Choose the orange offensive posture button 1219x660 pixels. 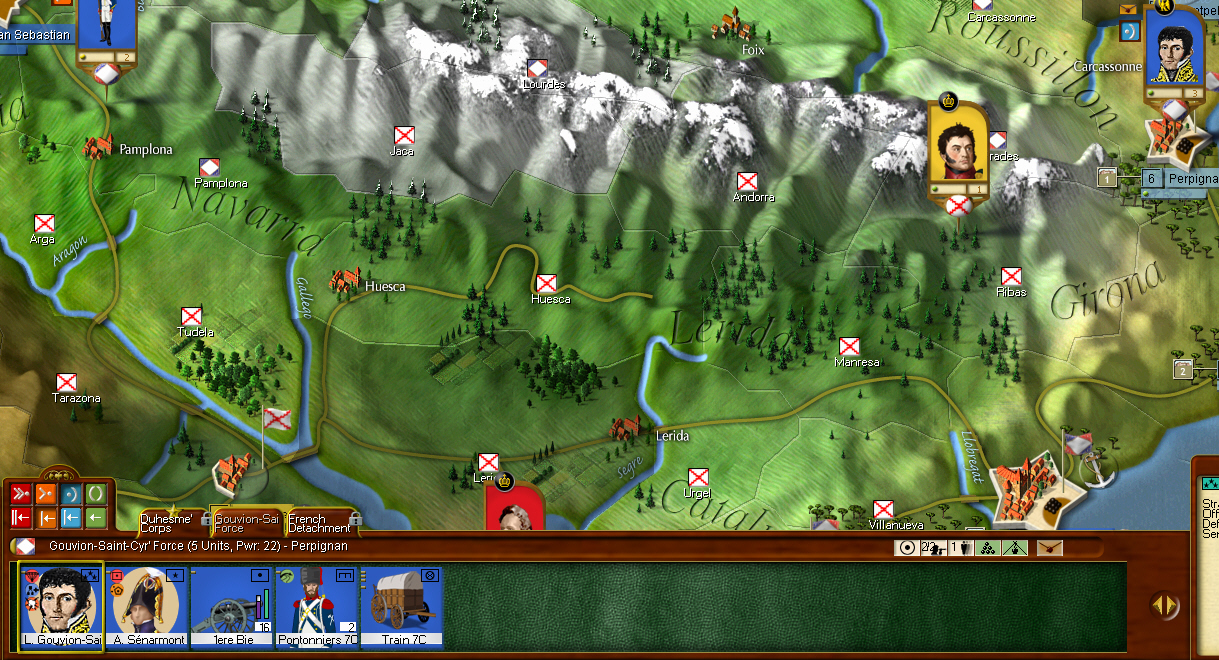coord(46,494)
